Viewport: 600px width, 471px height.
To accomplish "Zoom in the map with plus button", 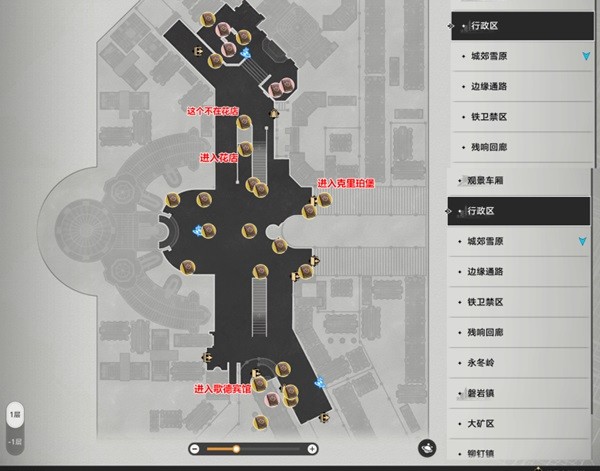I will coord(312,449).
